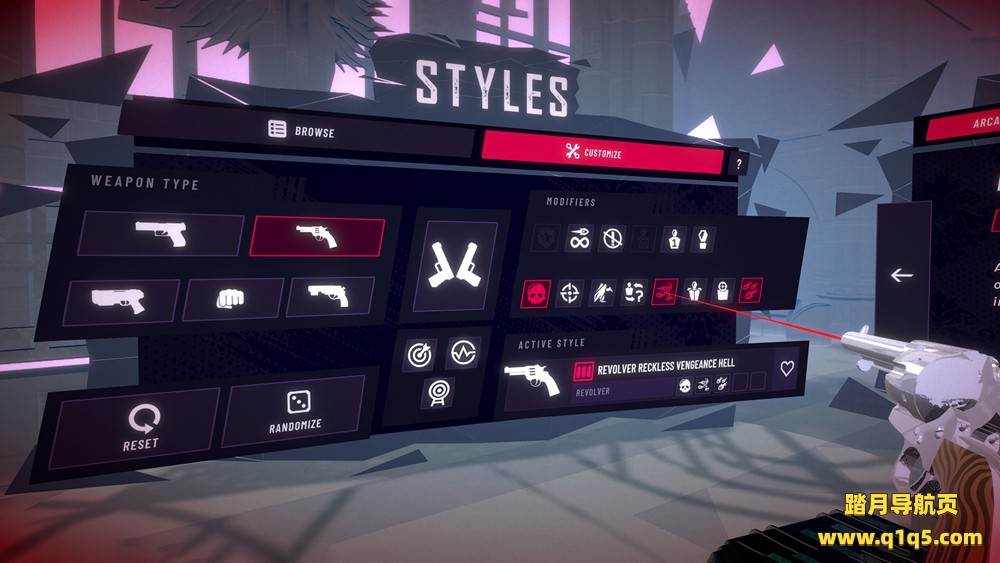
Task: Select the target-on-stand icon
Action: point(436,391)
